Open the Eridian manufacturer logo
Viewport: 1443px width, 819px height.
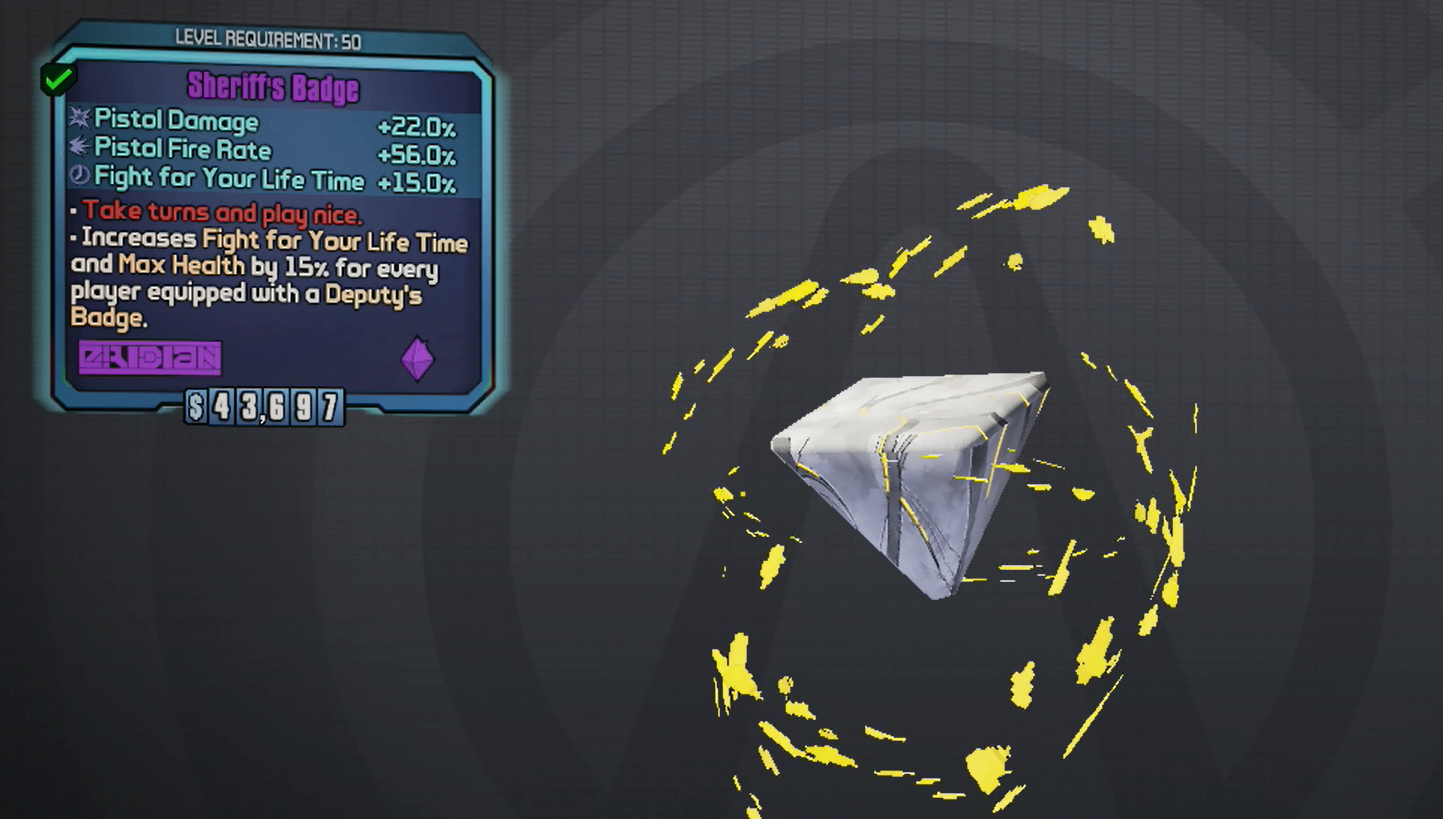click(149, 359)
